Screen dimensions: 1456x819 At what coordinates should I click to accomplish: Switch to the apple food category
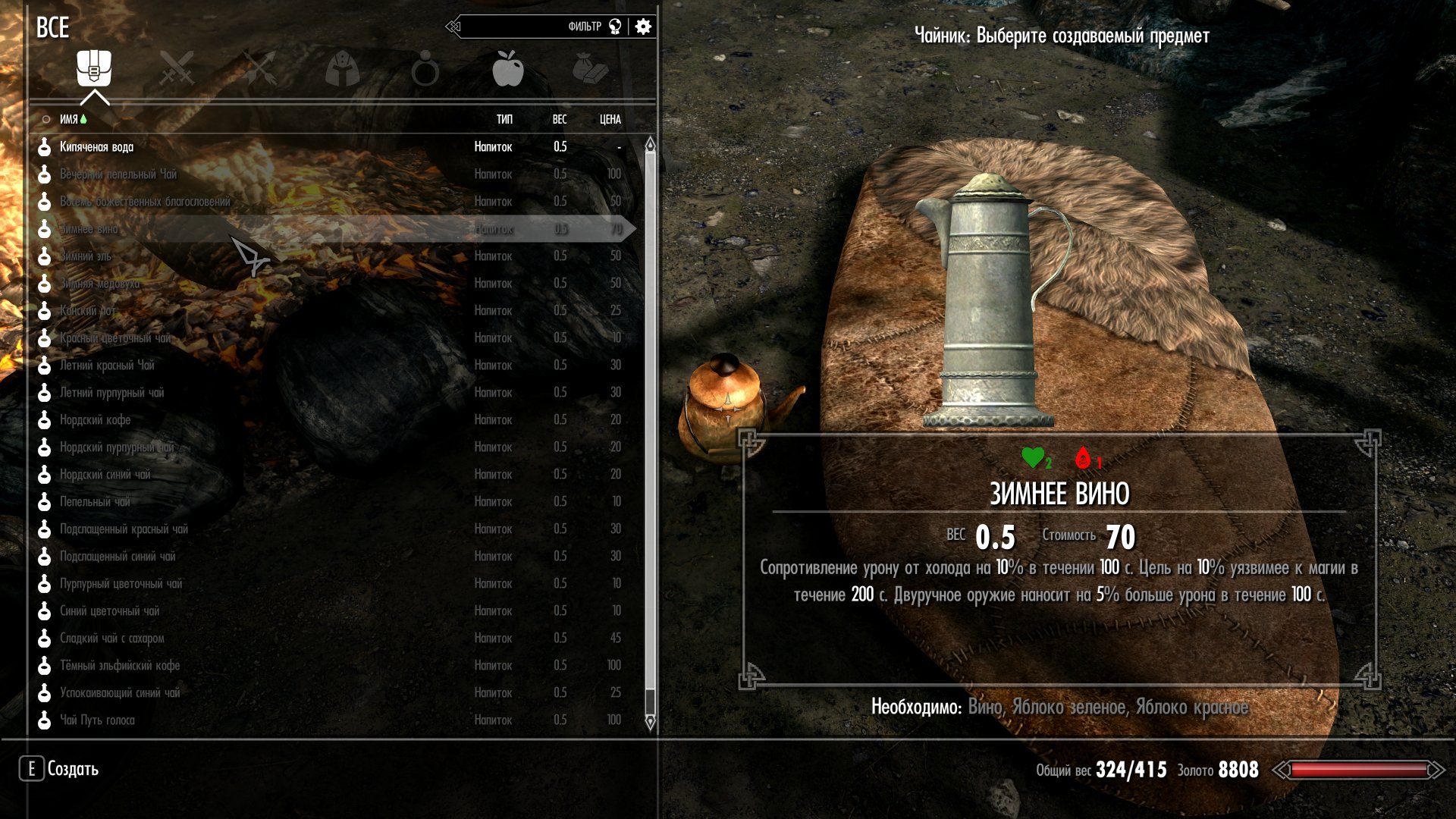507,69
